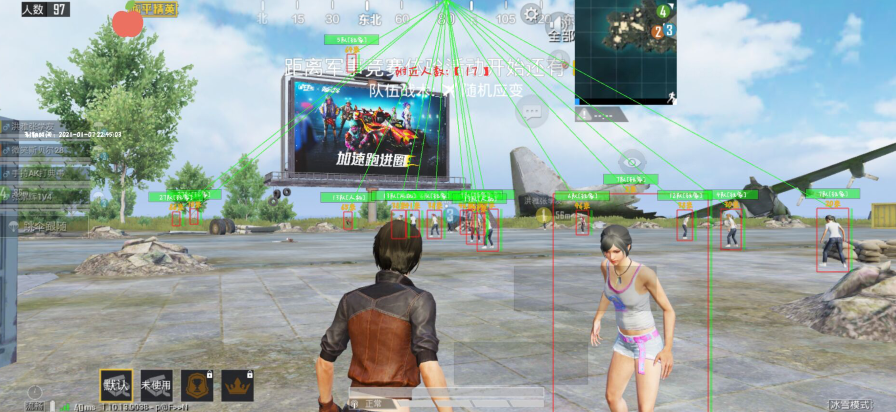Select the locked crown slot
This screenshot has width=896, height=412.
click(238, 385)
